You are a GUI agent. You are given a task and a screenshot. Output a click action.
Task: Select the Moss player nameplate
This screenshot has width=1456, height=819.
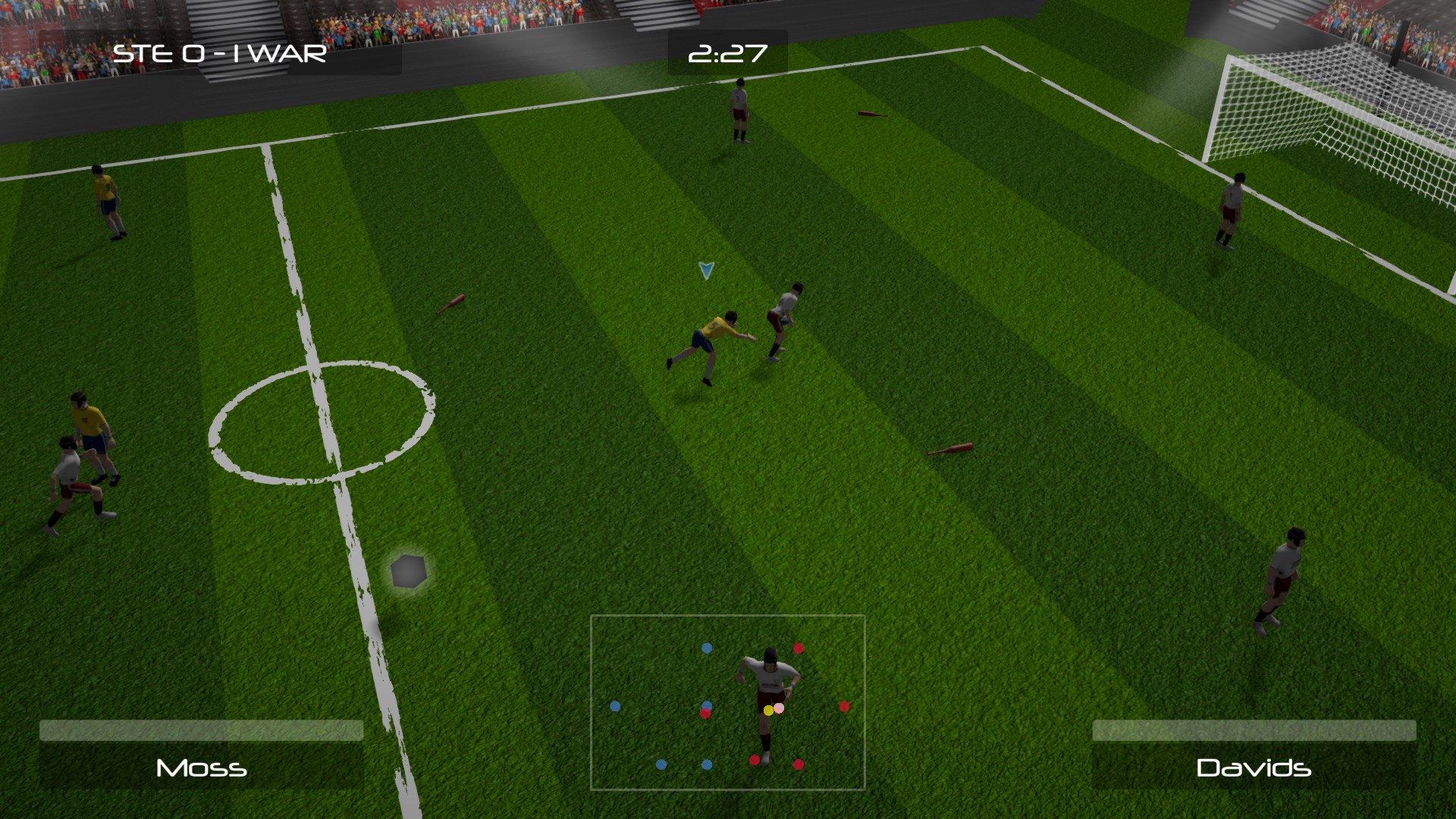pyautogui.click(x=201, y=768)
